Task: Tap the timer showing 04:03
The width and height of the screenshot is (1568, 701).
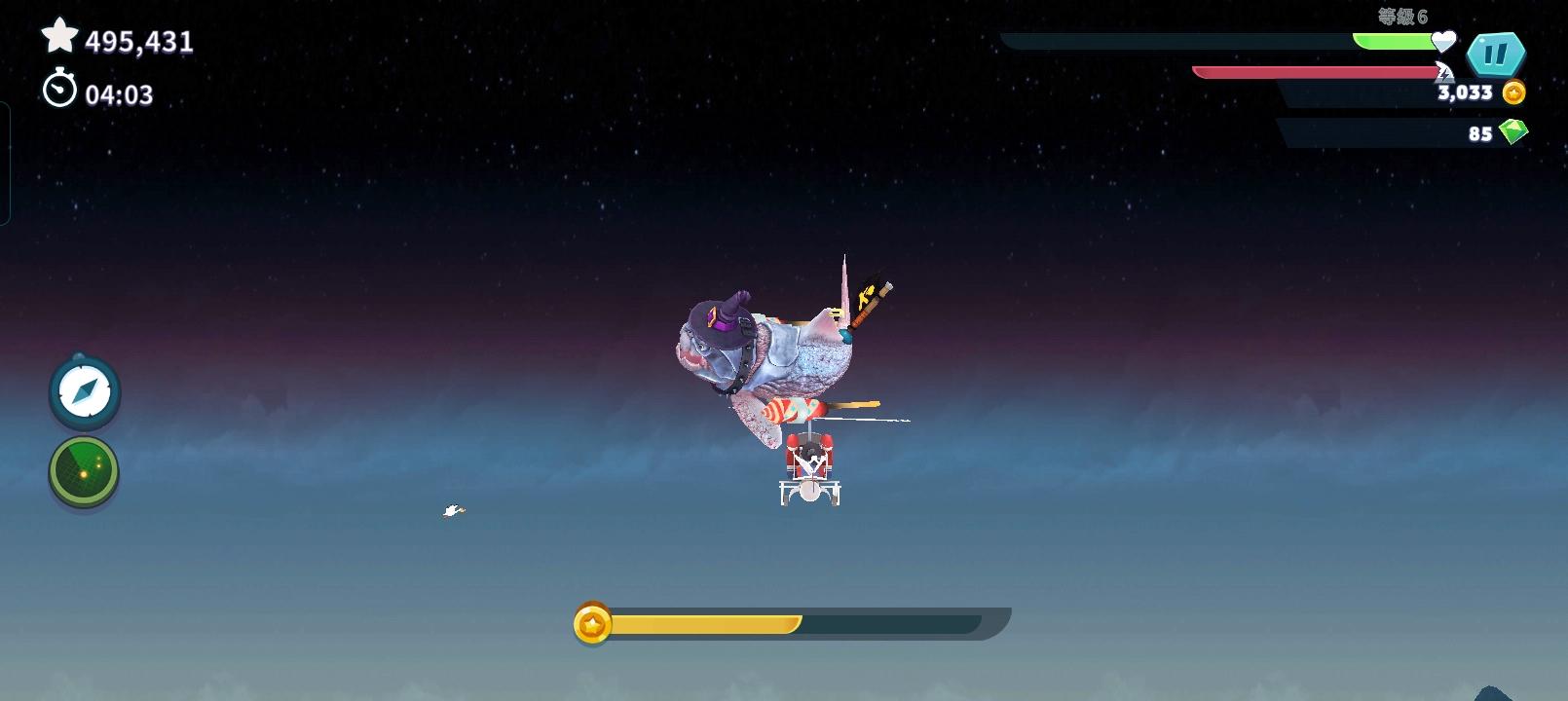Action: (119, 92)
